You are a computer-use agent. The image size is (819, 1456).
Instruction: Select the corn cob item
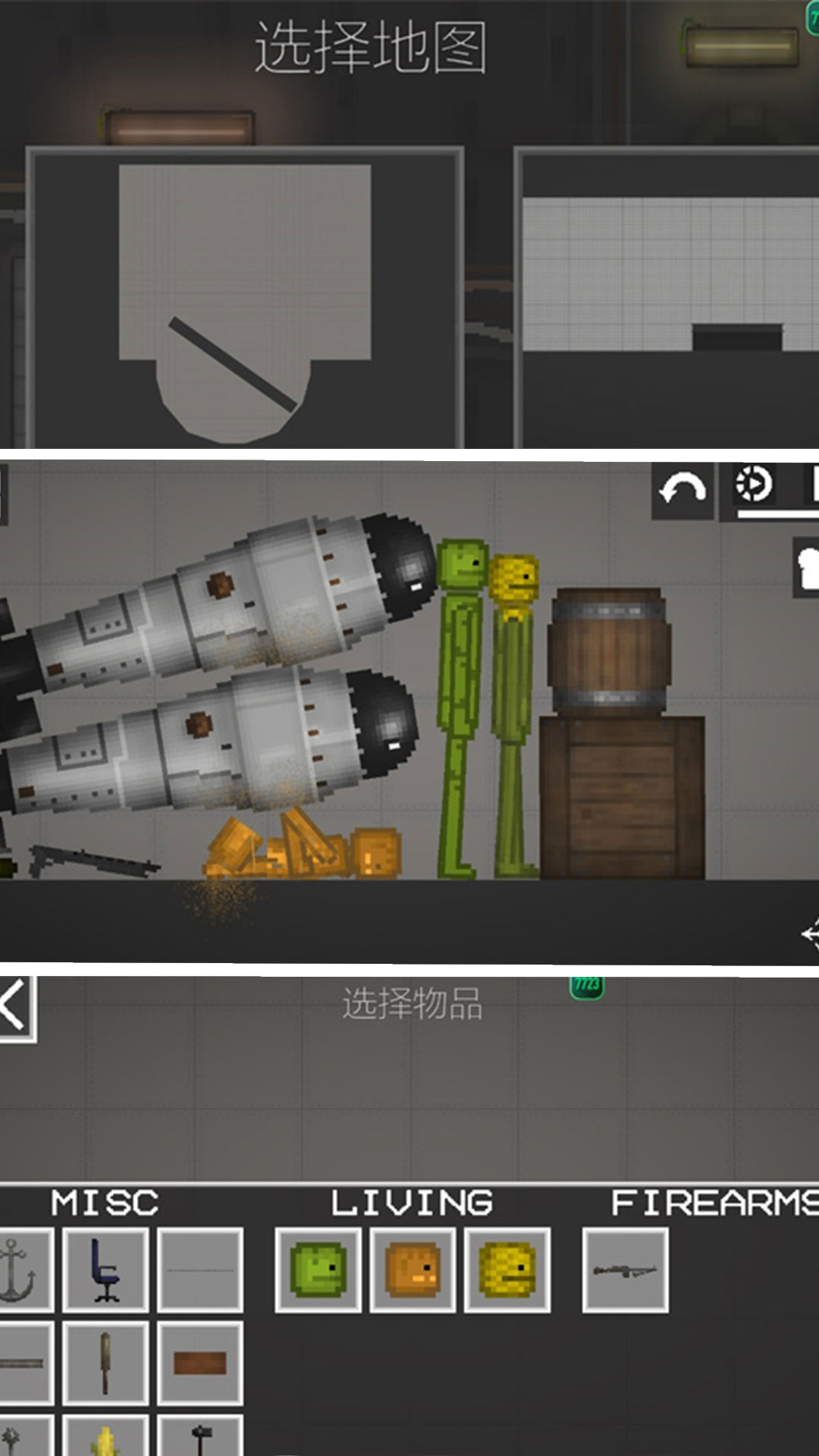point(105,1437)
